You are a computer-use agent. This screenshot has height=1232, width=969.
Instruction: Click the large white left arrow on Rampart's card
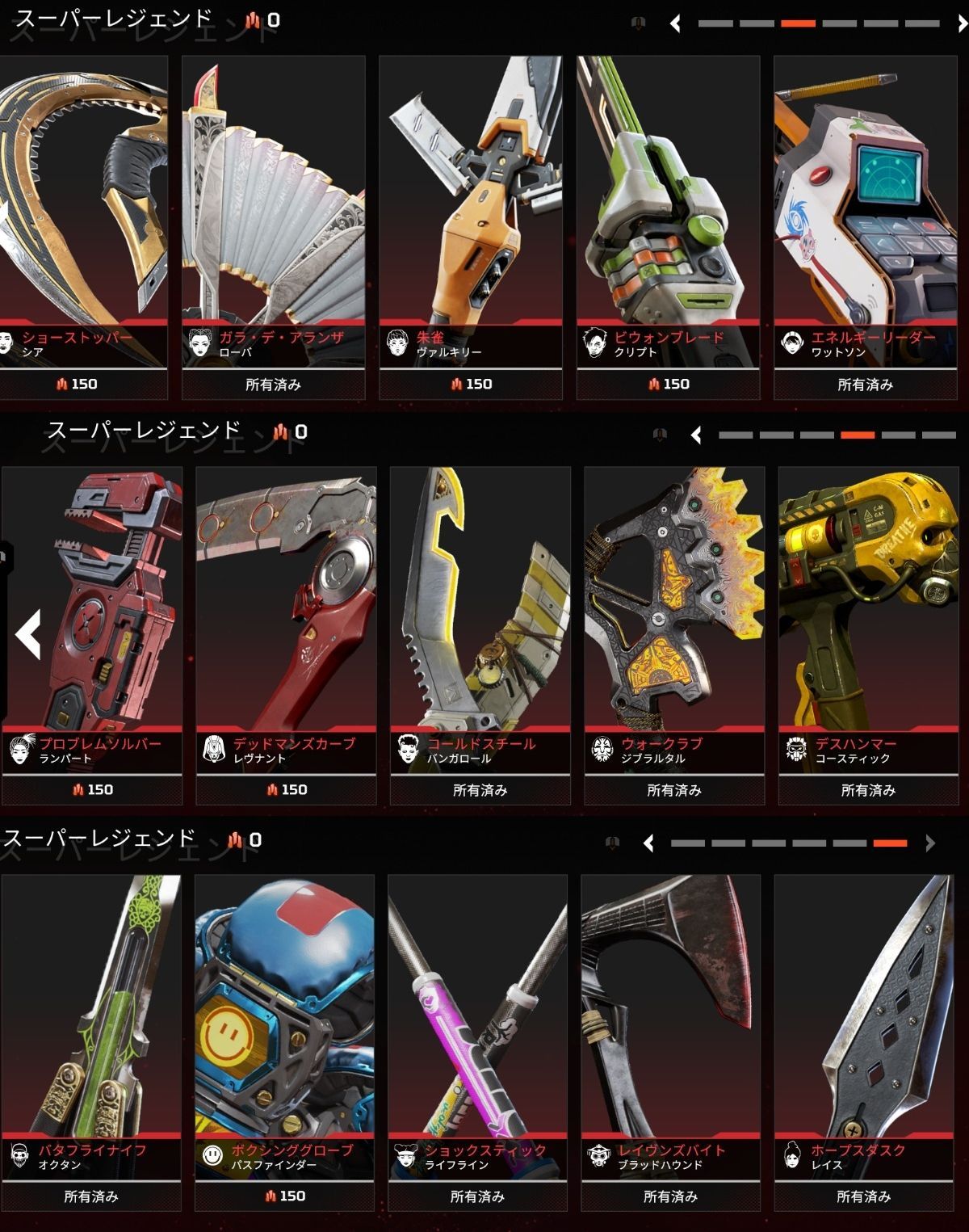(x=28, y=633)
